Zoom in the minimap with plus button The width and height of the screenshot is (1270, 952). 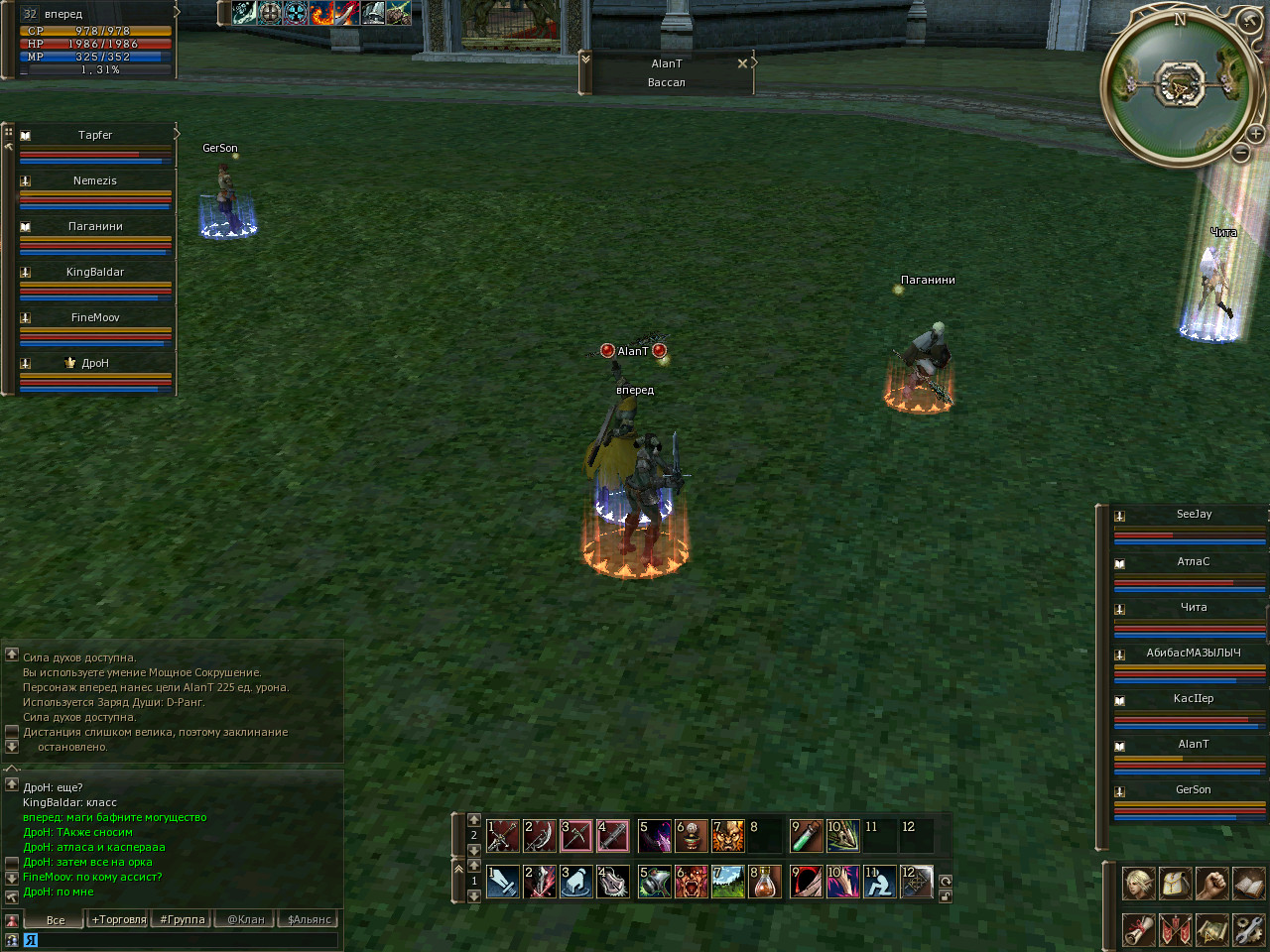[1255, 134]
